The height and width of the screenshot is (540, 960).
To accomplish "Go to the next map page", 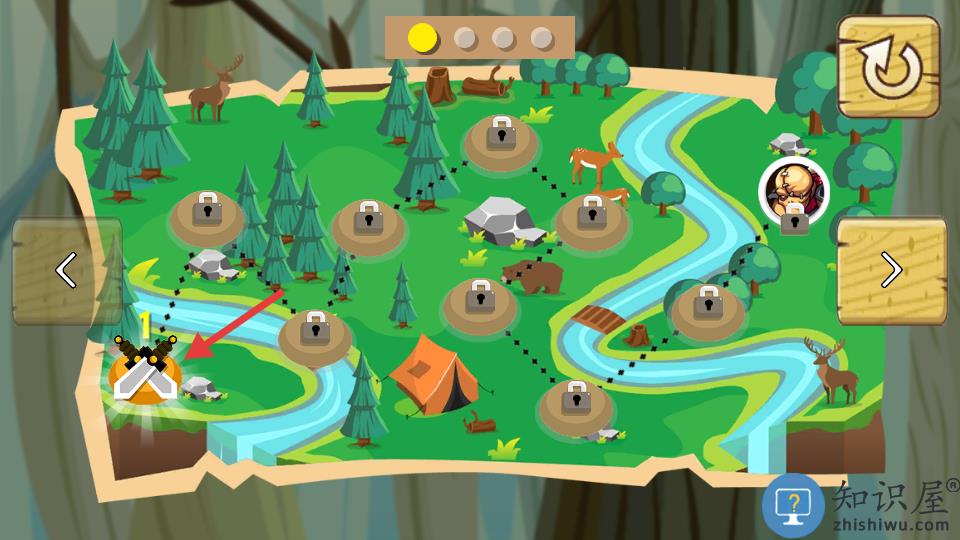I will point(891,270).
